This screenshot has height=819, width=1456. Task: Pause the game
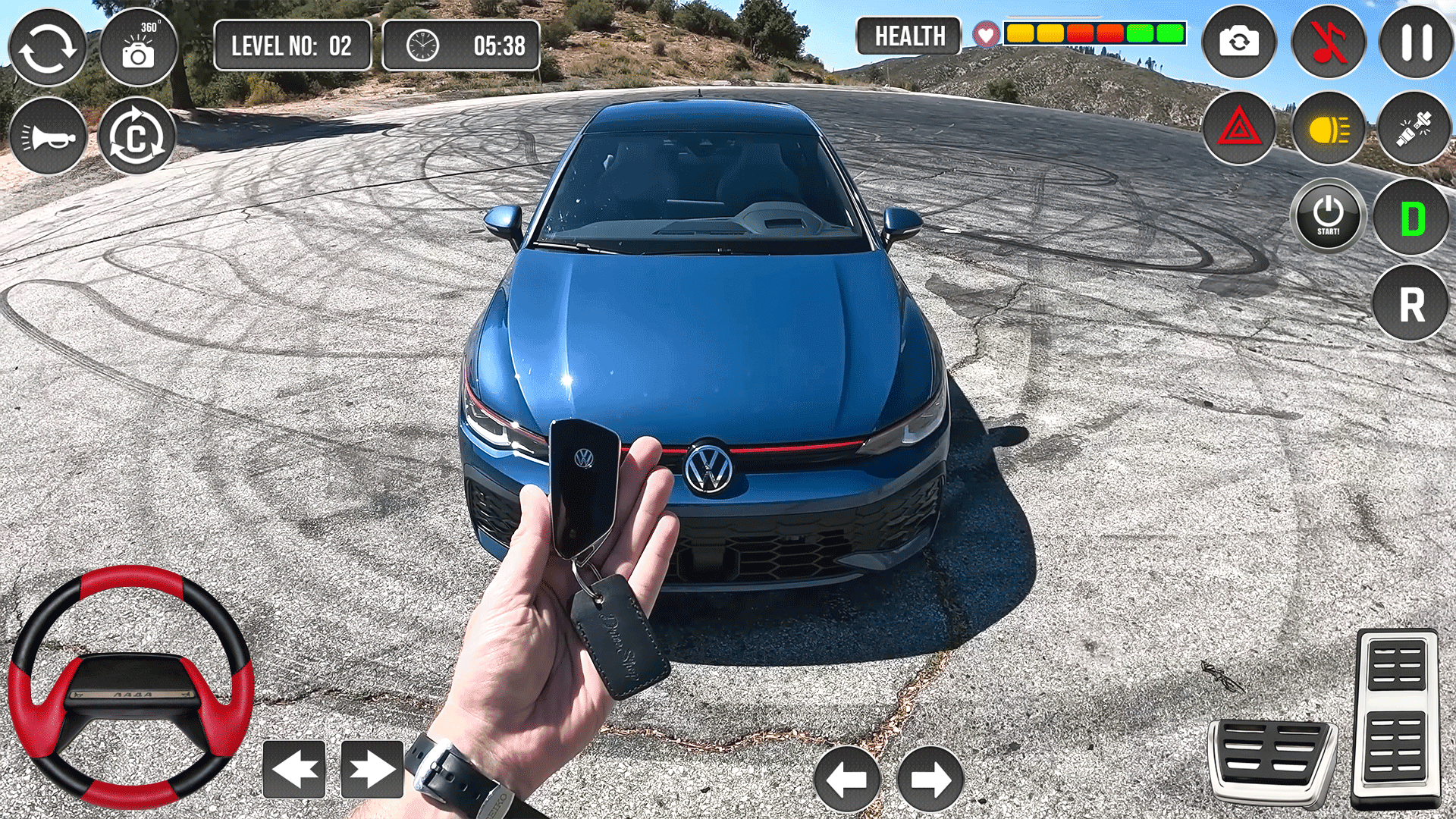point(1416,42)
